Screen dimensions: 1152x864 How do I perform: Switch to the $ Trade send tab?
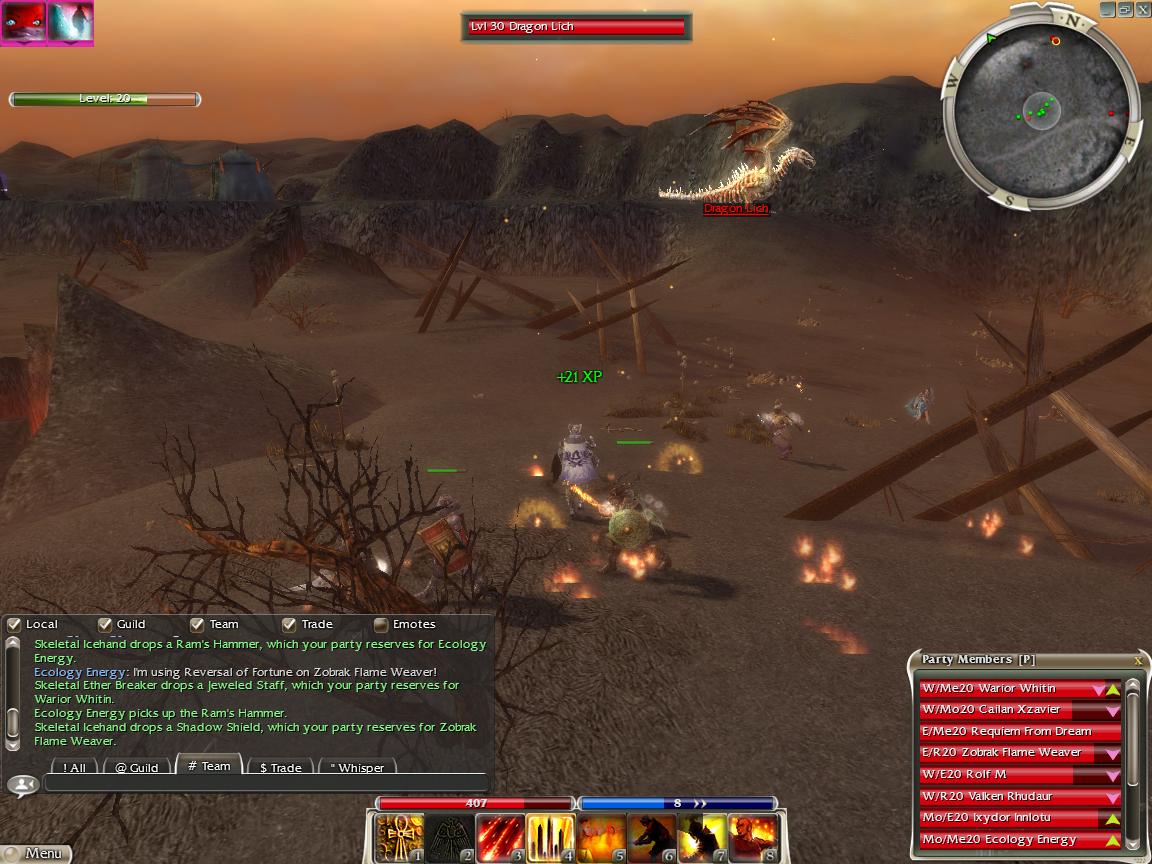coord(280,768)
